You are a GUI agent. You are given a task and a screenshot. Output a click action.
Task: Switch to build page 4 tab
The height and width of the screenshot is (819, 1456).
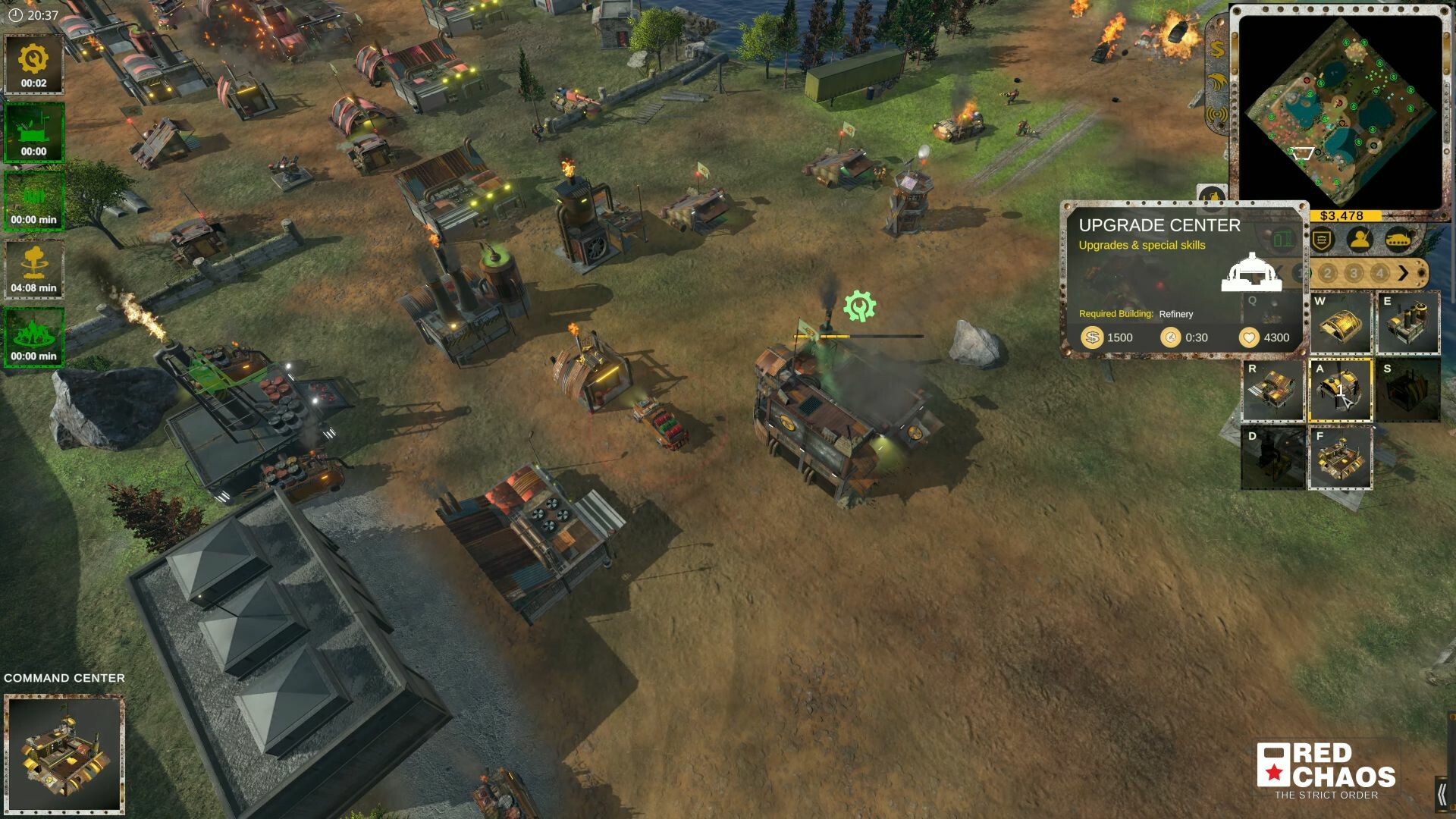click(1379, 273)
